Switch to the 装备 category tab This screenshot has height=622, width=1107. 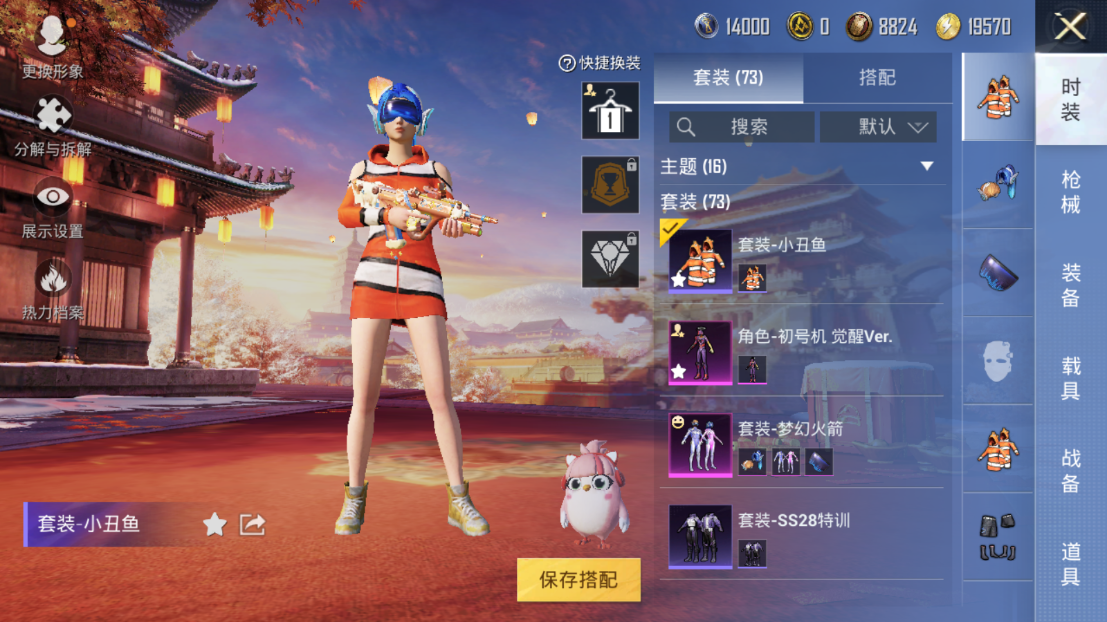1070,285
